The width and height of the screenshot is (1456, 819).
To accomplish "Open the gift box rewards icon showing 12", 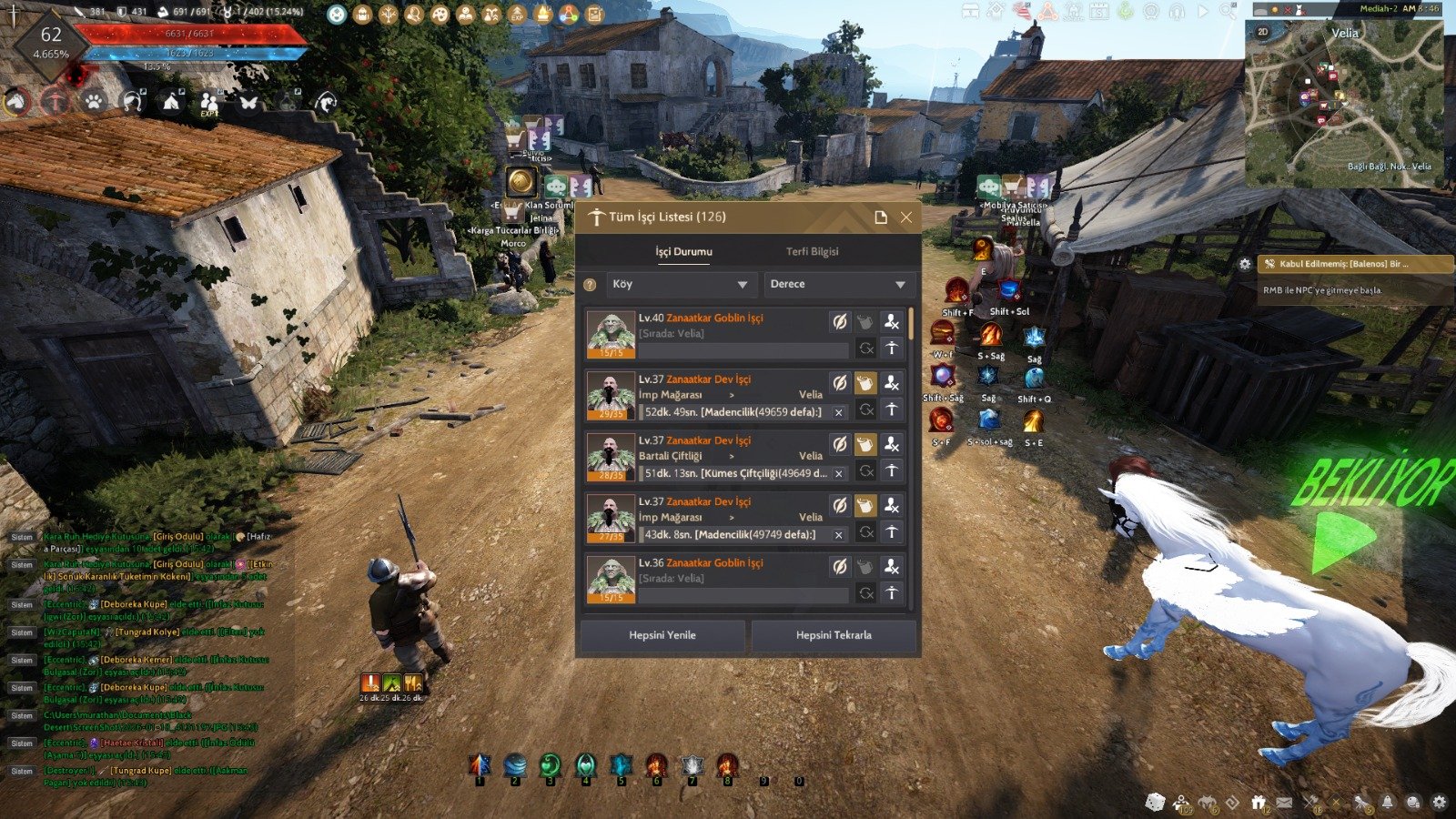I will pos(1260,801).
